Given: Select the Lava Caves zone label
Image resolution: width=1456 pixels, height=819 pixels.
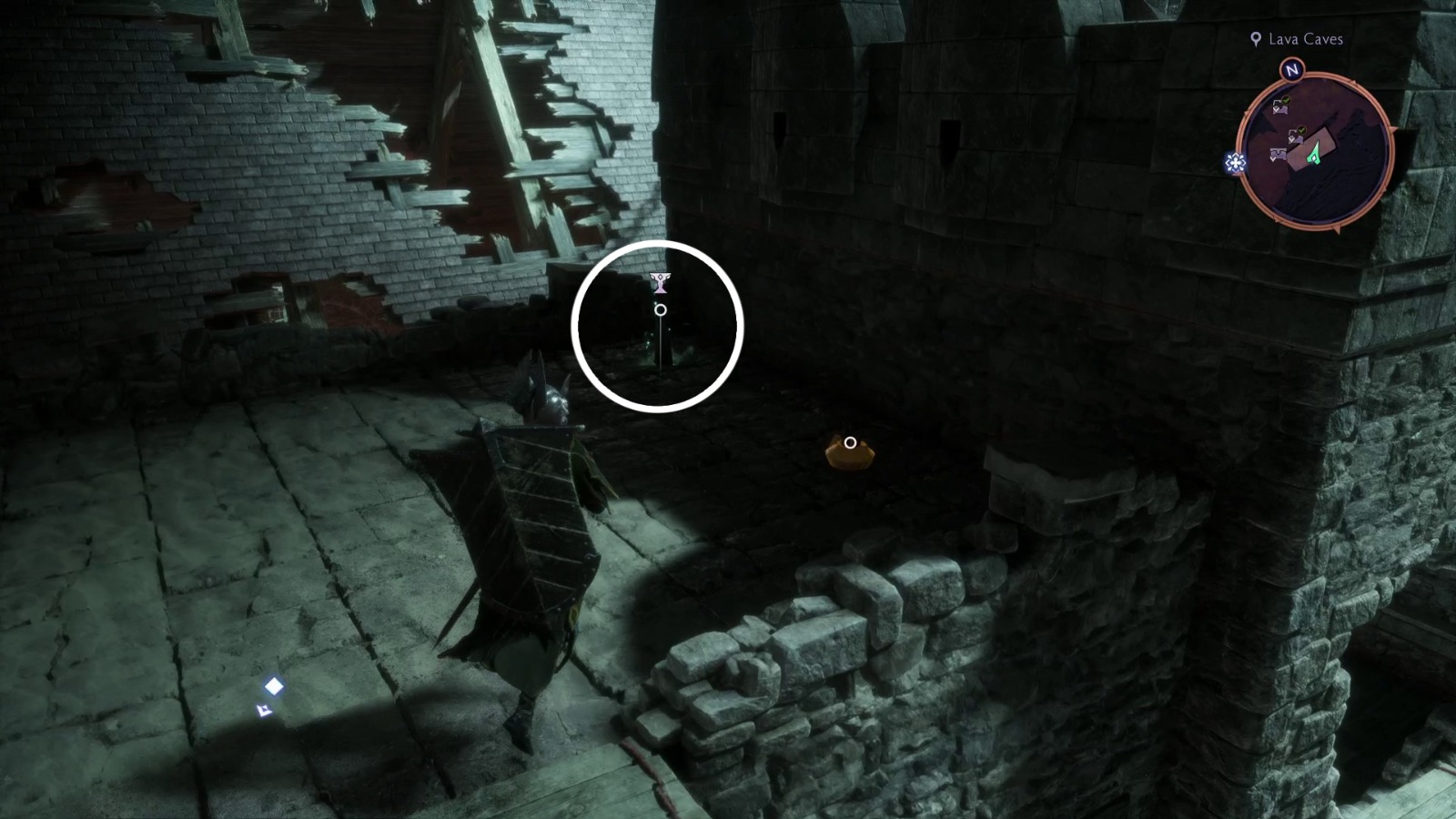Looking at the screenshot, I should point(1306,39).
